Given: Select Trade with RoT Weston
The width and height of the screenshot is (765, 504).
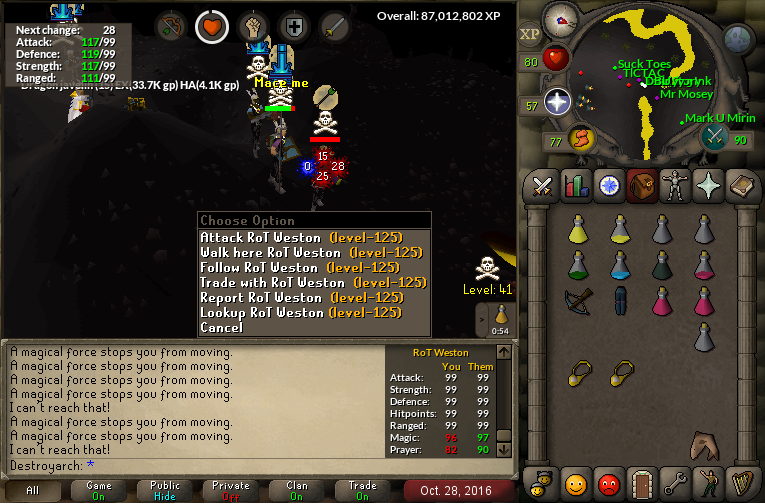Looking at the screenshot, I should (x=300, y=283).
